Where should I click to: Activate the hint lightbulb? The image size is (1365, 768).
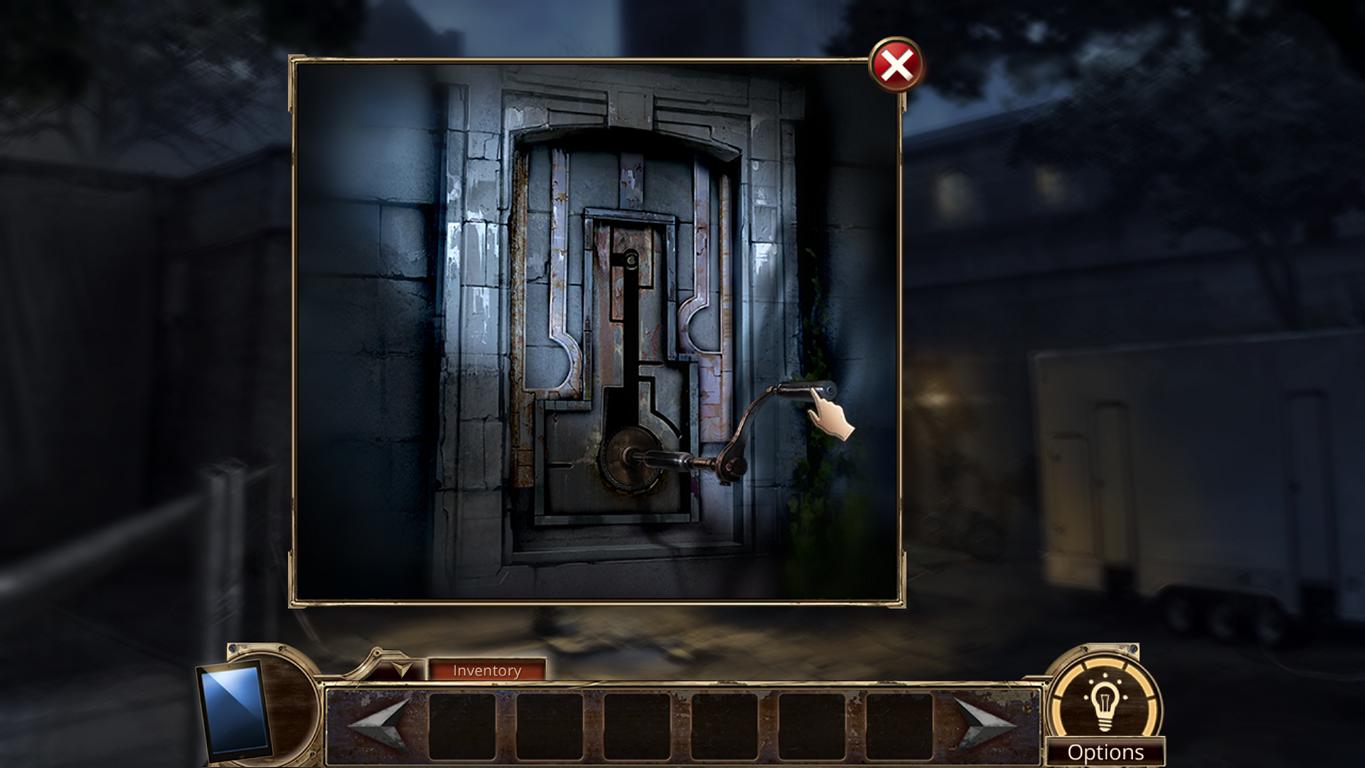pos(1106,700)
